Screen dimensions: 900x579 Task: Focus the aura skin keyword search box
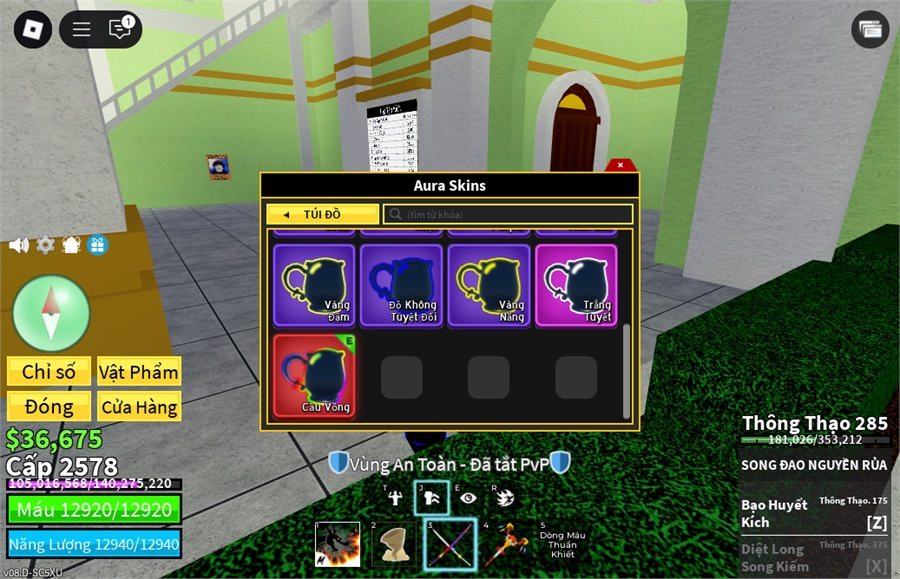(508, 214)
